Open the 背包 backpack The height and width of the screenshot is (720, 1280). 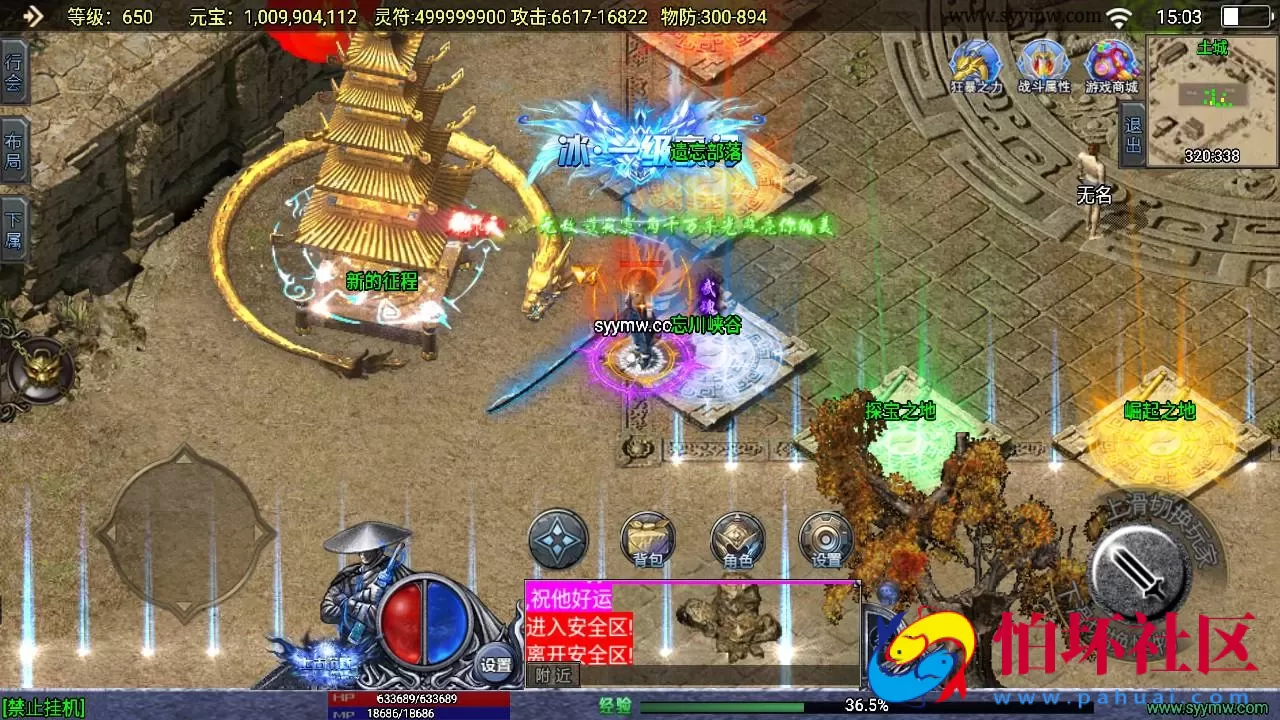(647, 539)
